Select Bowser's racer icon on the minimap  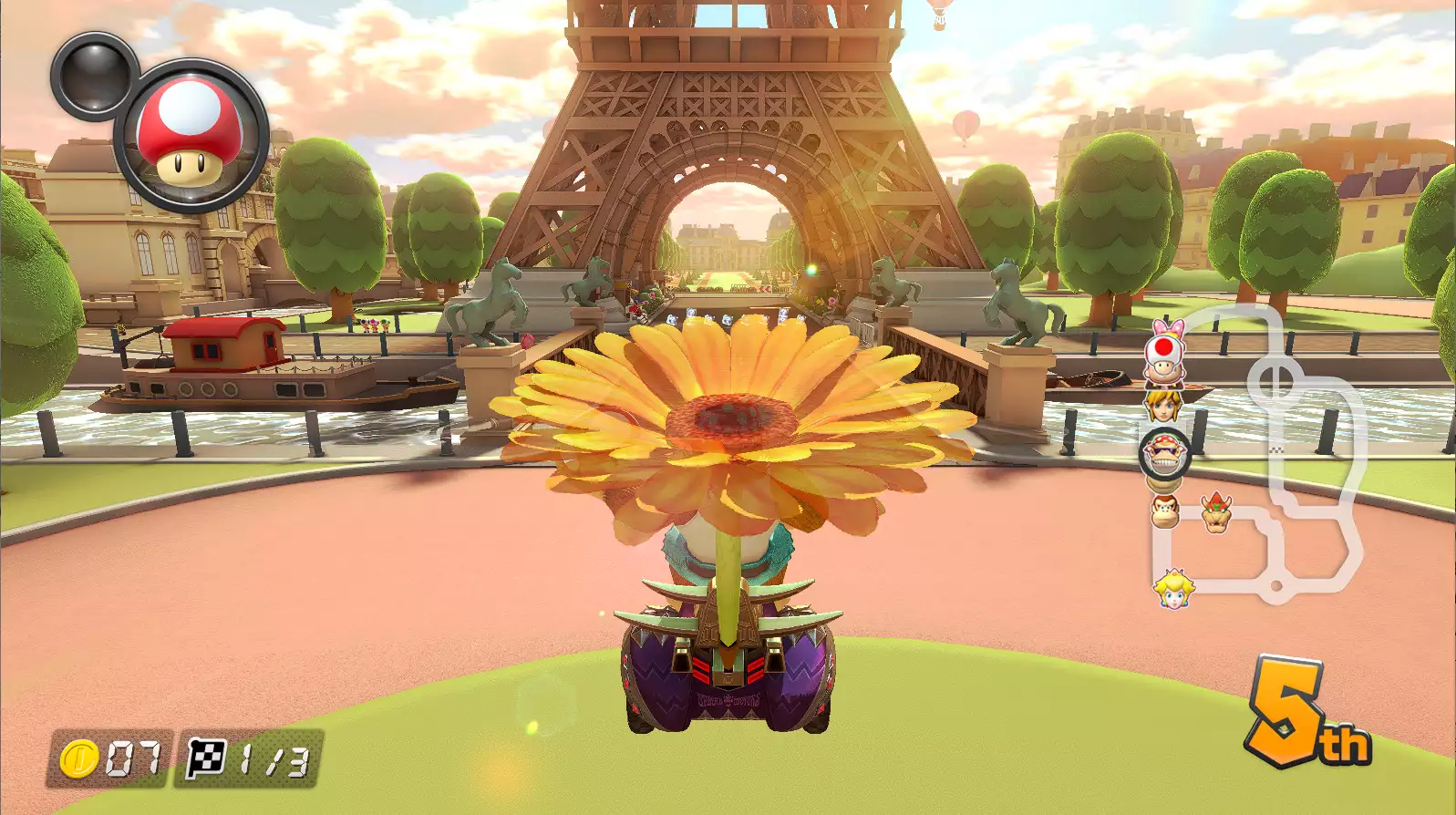click(1215, 512)
